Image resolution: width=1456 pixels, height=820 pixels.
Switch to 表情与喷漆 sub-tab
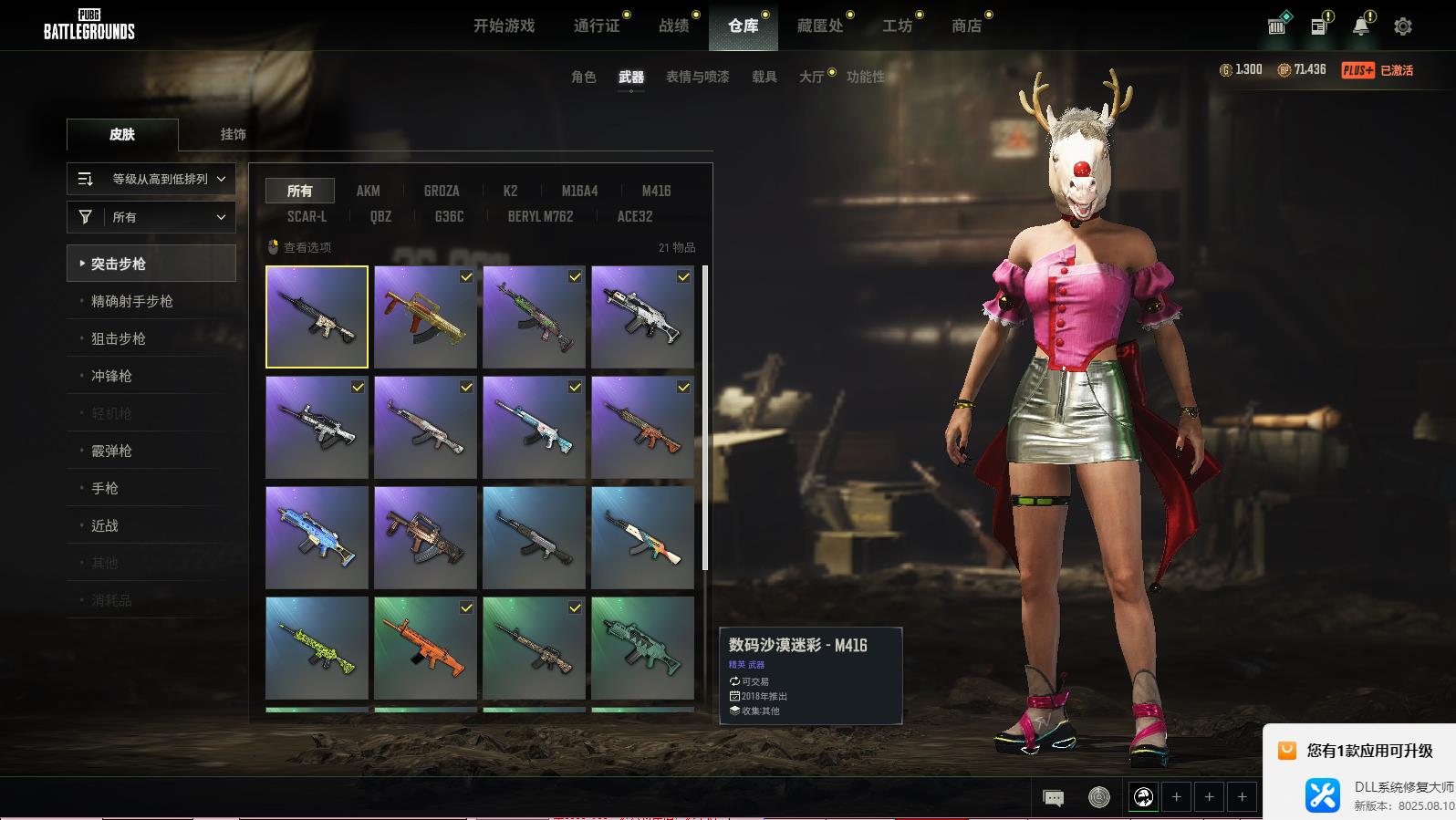point(697,77)
